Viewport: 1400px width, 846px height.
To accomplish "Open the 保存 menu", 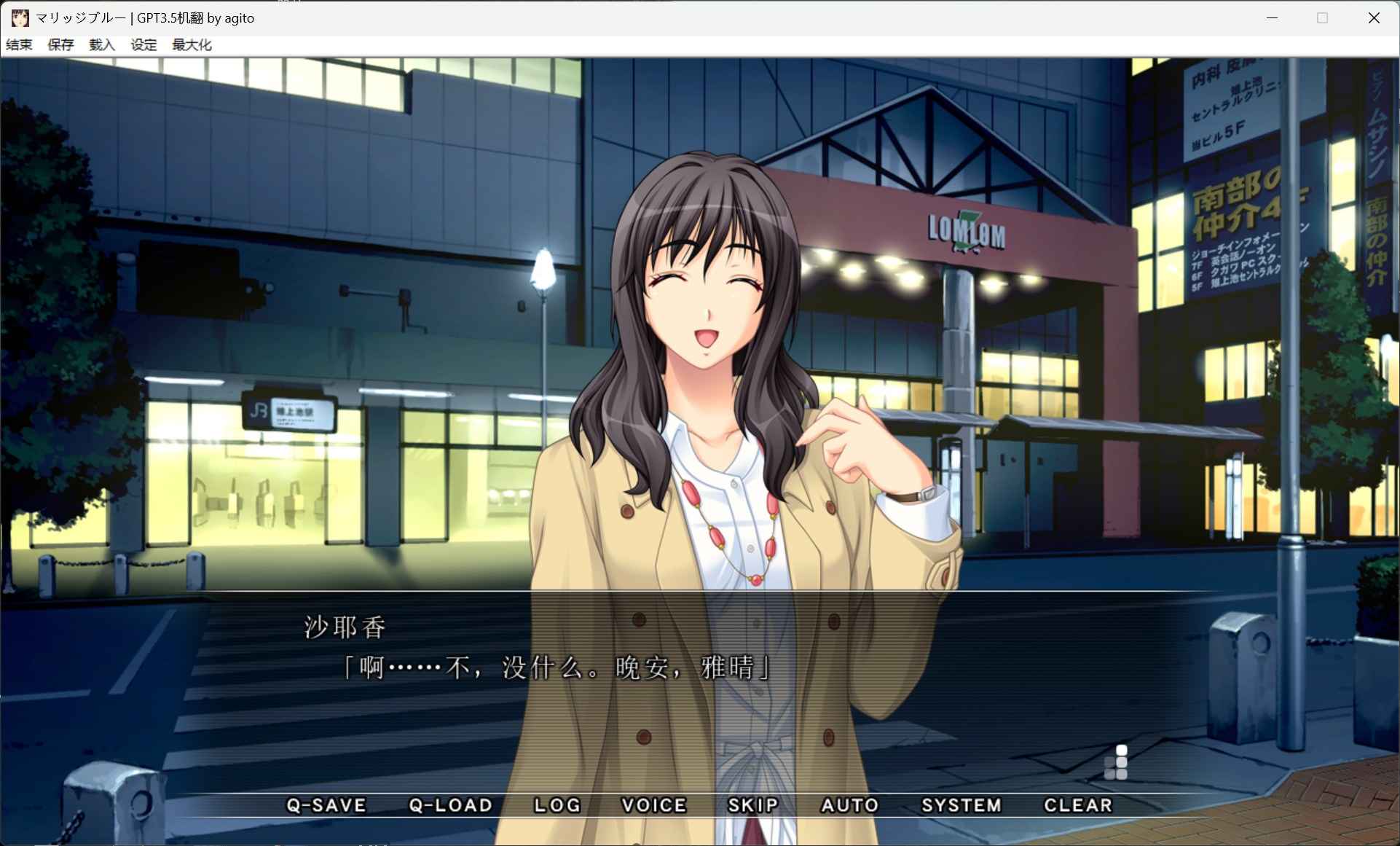I will [x=61, y=45].
